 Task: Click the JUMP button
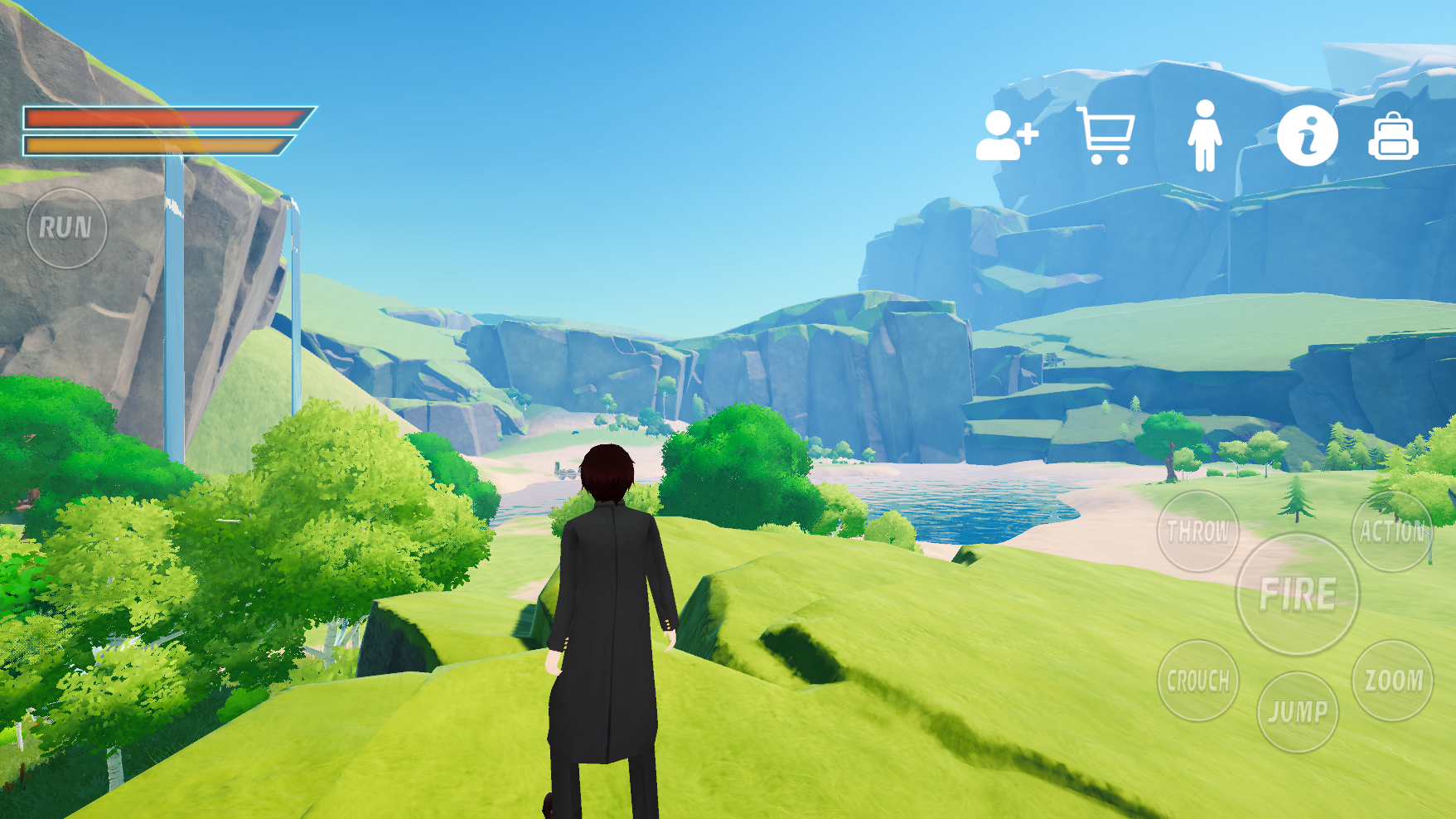coord(1297,711)
